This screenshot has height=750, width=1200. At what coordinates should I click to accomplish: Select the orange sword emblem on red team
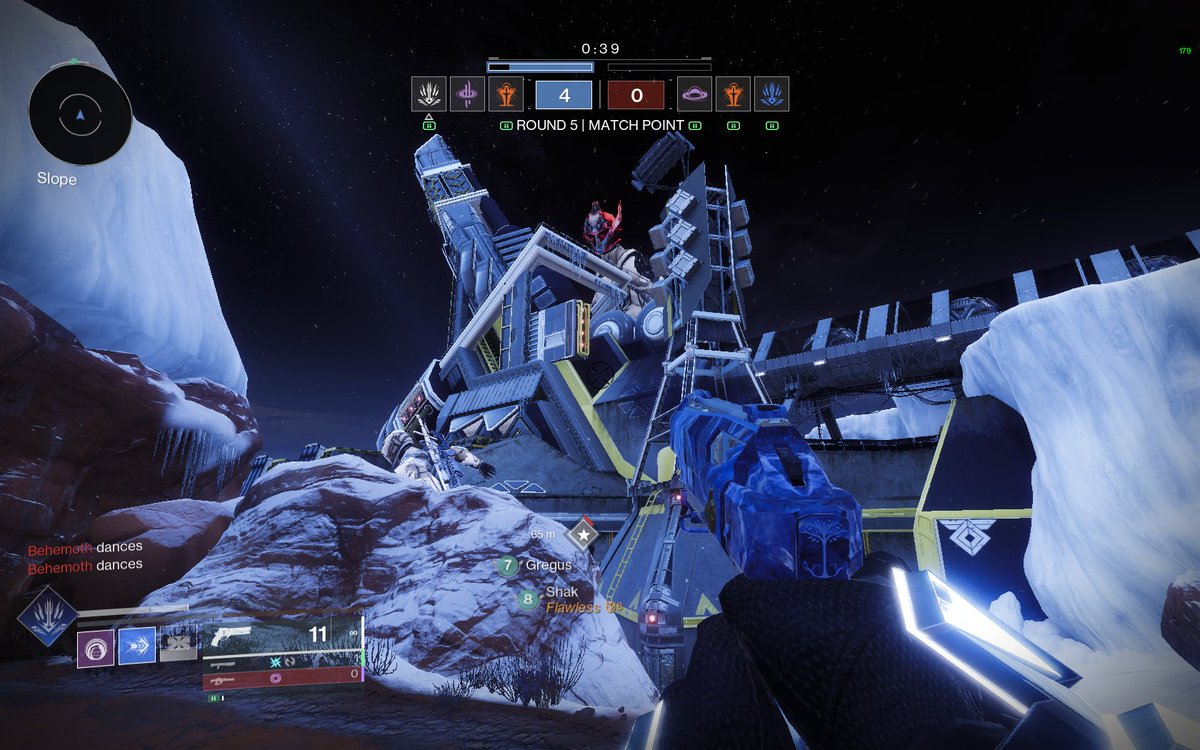pos(733,94)
